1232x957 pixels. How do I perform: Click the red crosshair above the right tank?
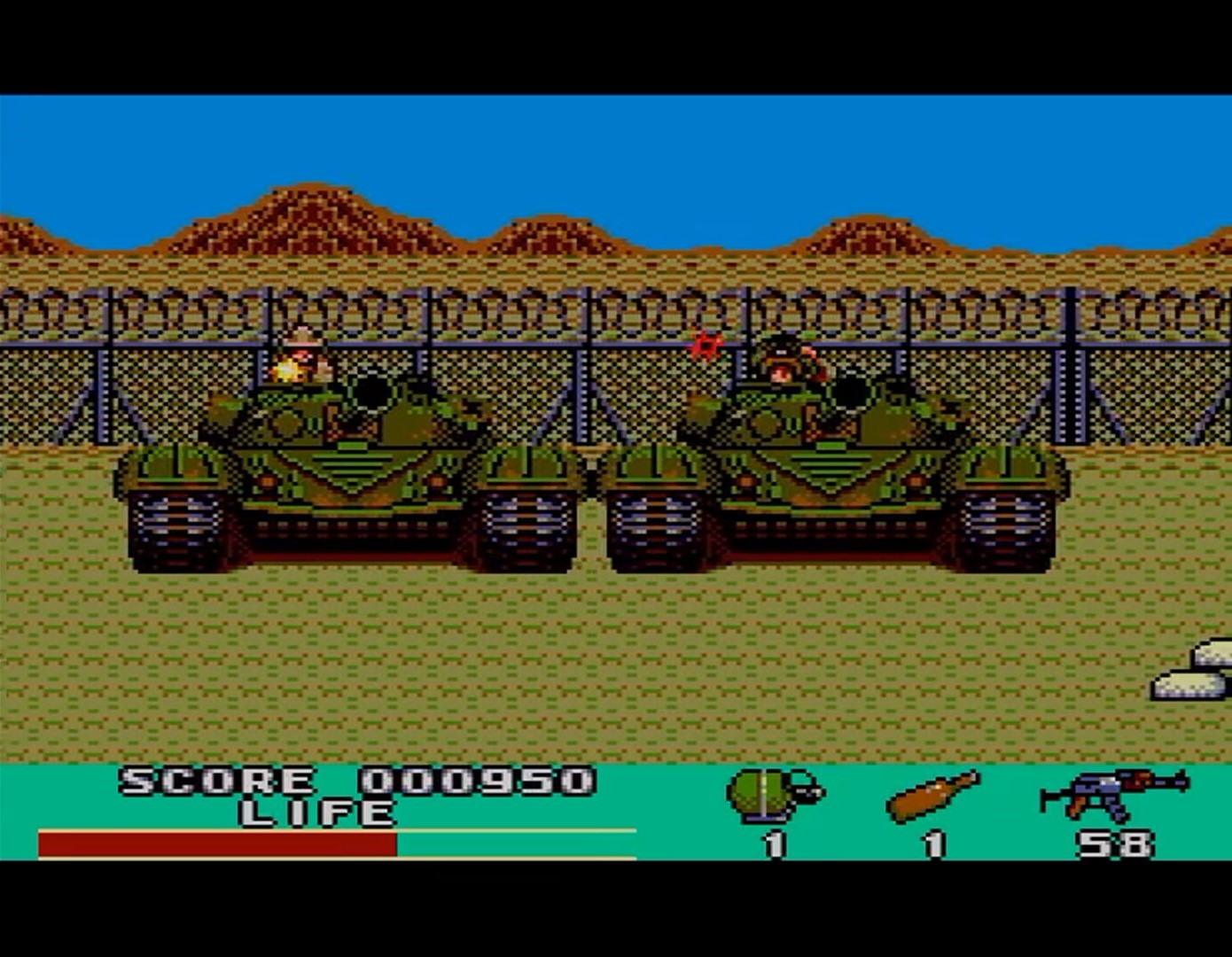(x=705, y=346)
